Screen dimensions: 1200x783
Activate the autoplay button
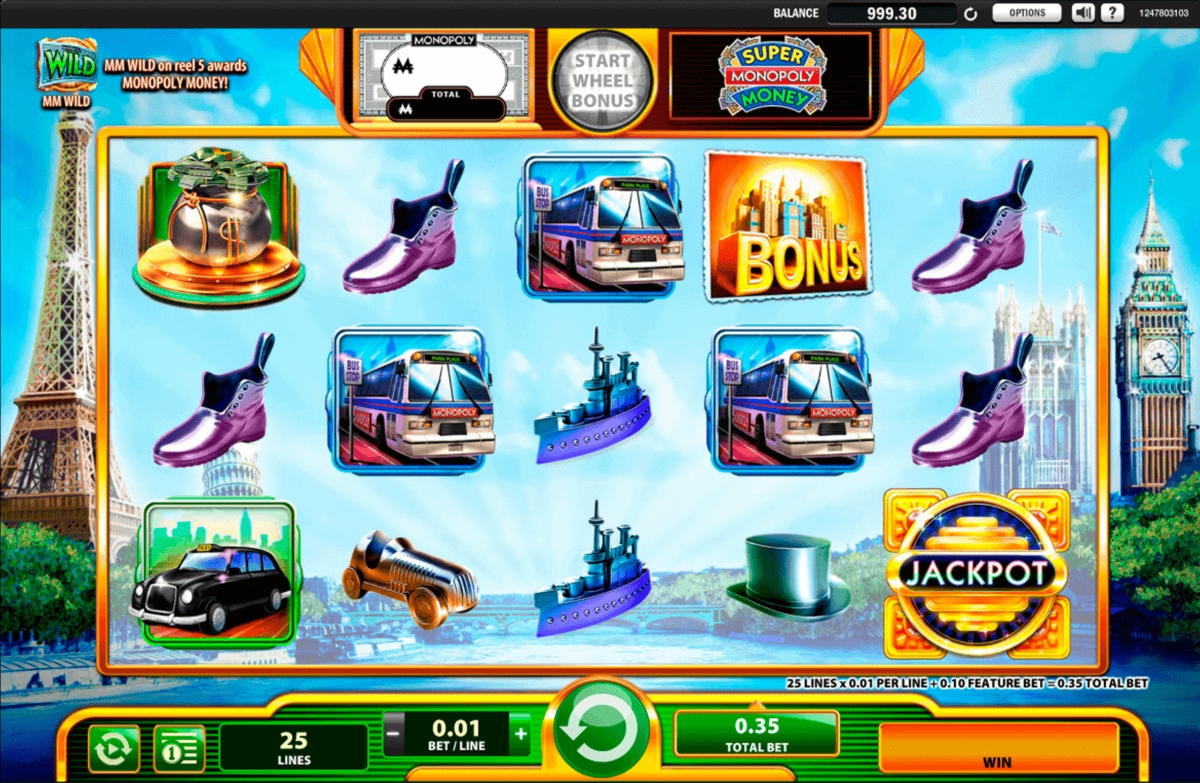(113, 747)
